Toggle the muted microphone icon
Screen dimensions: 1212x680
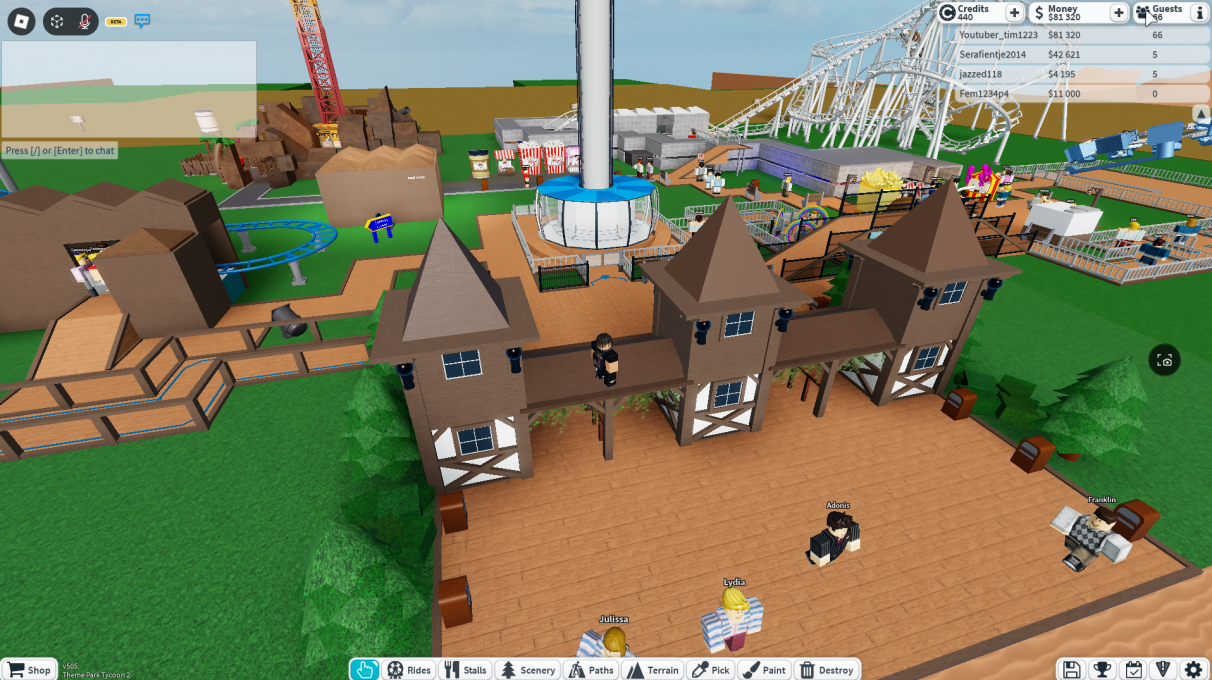pyautogui.click(x=85, y=21)
